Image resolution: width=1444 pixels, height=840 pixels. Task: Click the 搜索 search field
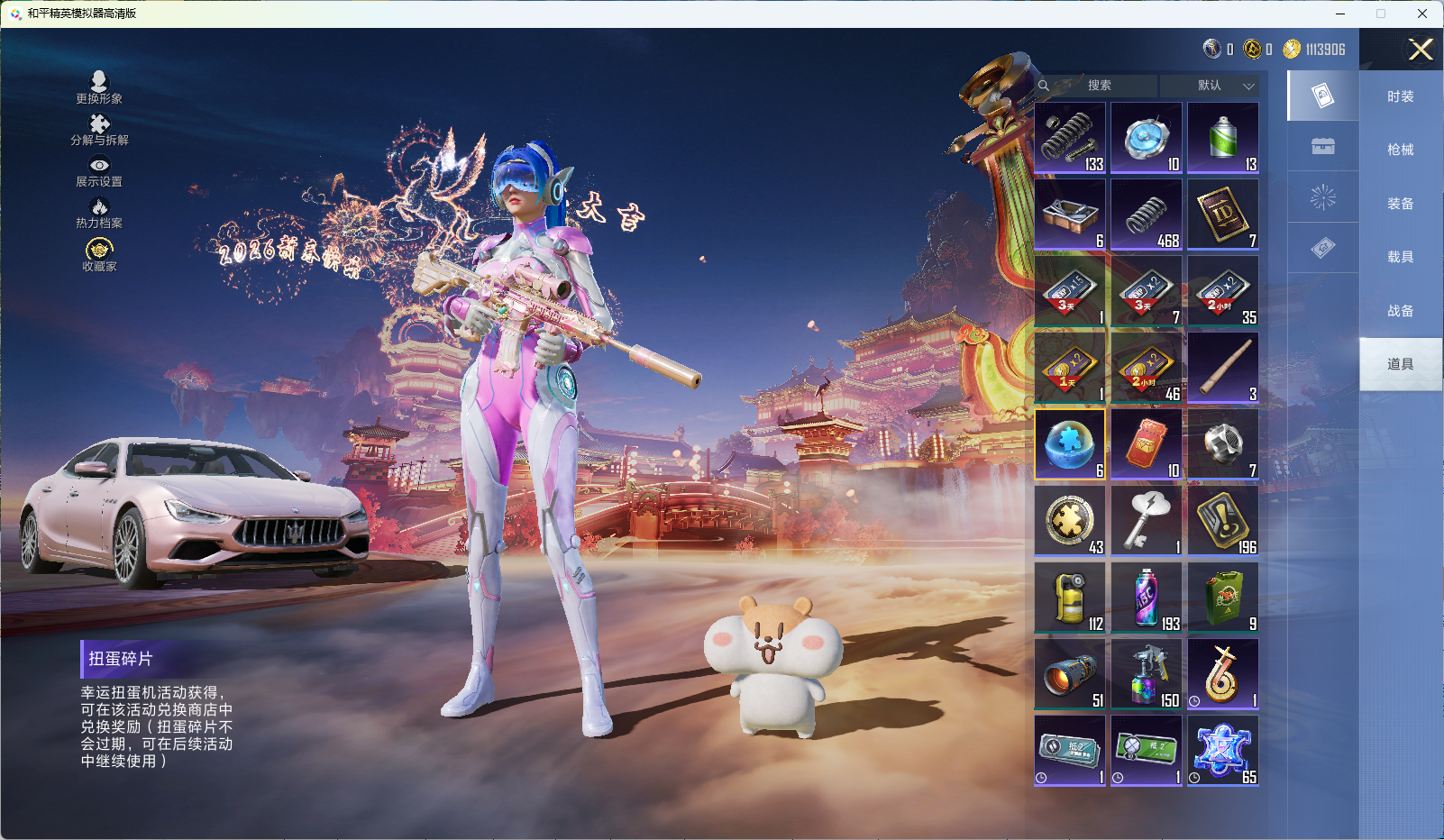click(x=1100, y=86)
